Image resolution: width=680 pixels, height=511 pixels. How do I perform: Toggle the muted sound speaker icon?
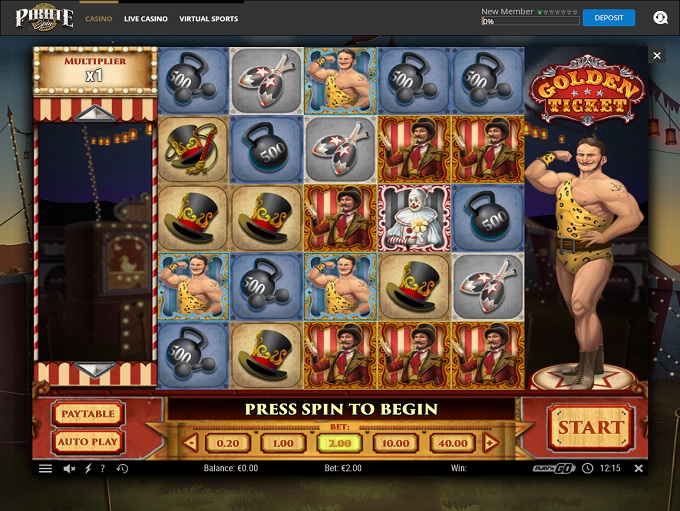(x=70, y=468)
